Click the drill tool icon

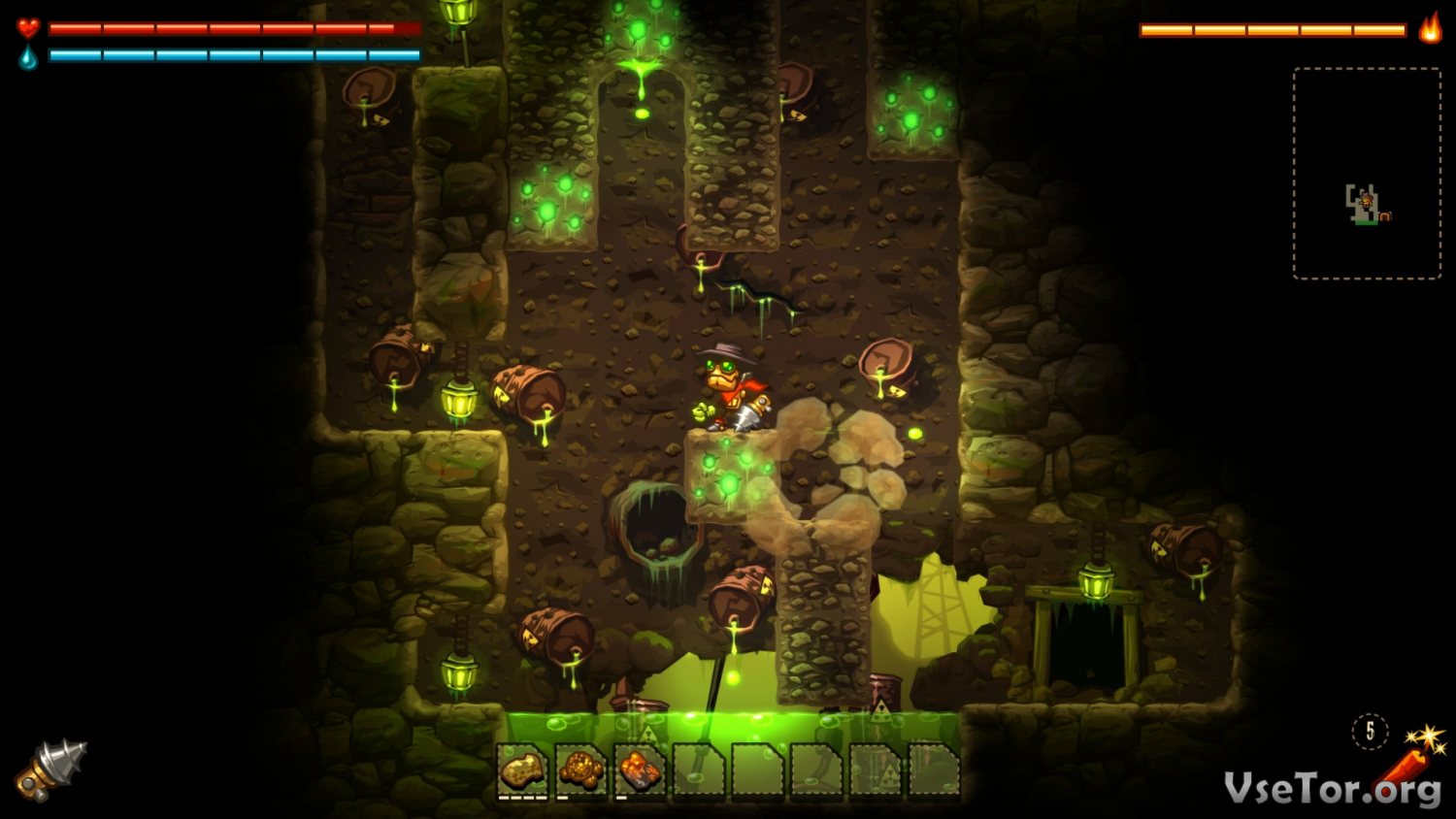[50, 770]
